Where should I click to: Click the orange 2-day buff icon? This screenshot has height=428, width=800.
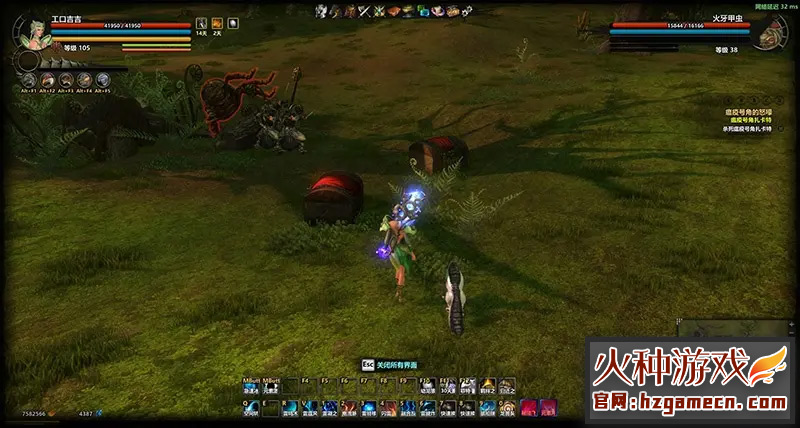pos(217,23)
